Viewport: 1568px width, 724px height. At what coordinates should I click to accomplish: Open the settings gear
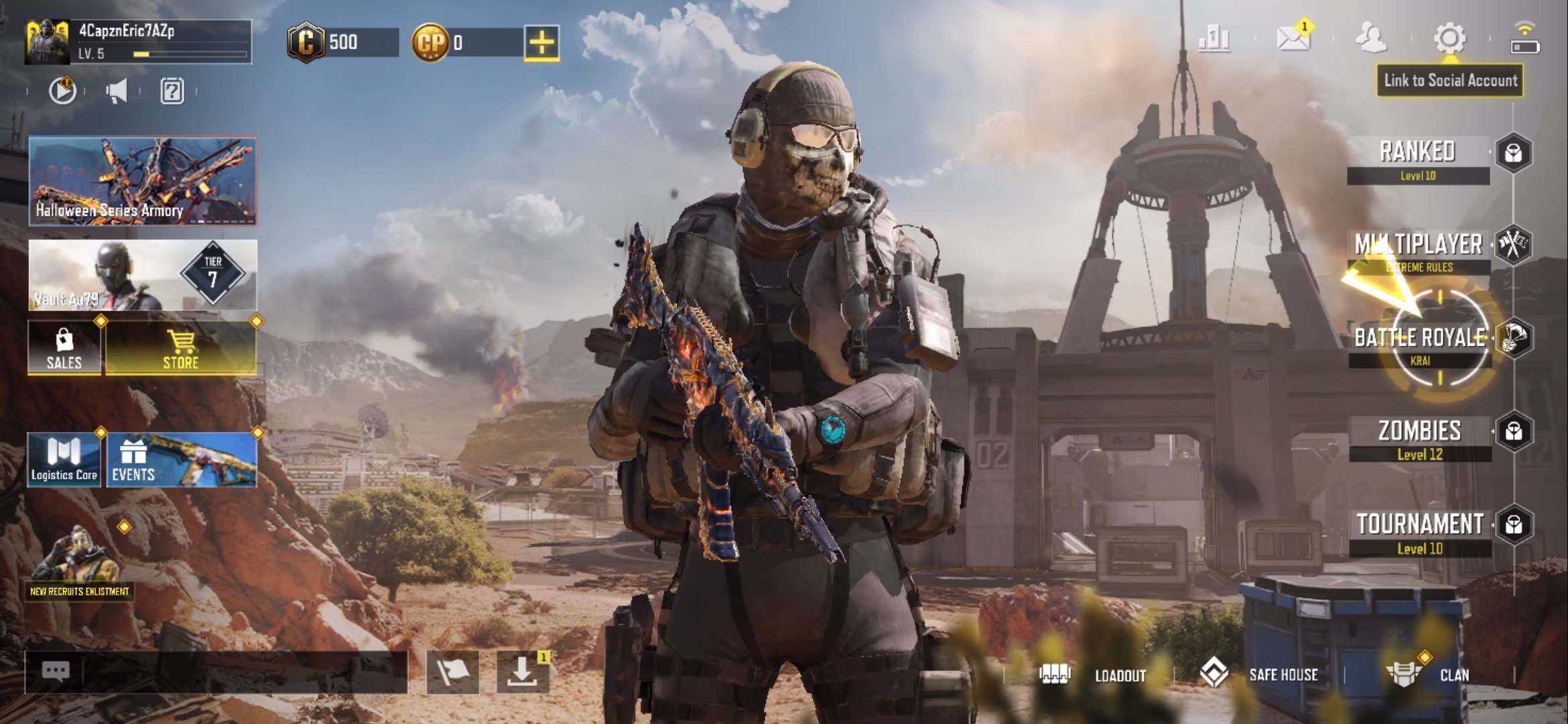1449,39
